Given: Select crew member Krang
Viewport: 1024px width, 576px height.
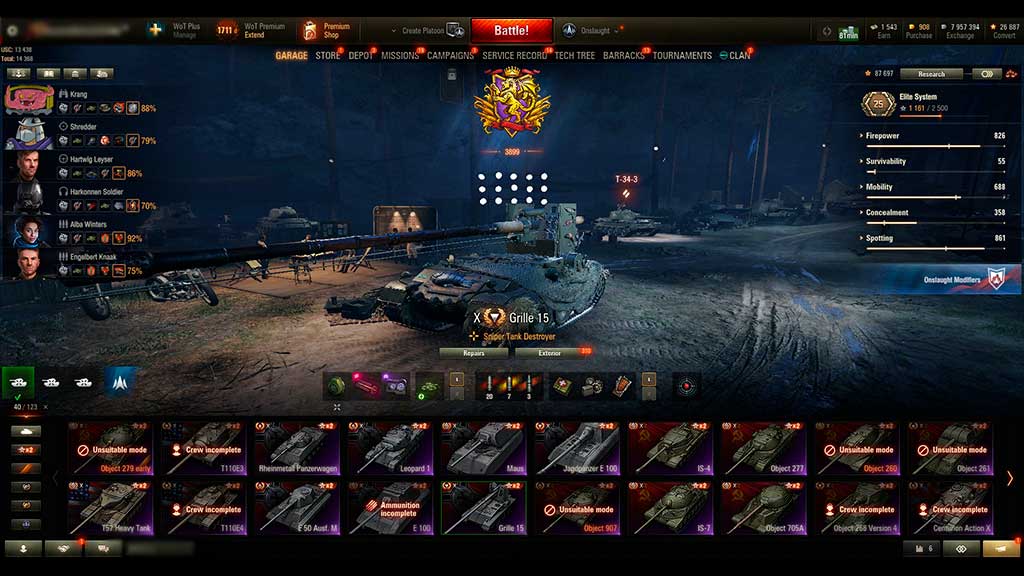Looking at the screenshot, I should point(78,95).
